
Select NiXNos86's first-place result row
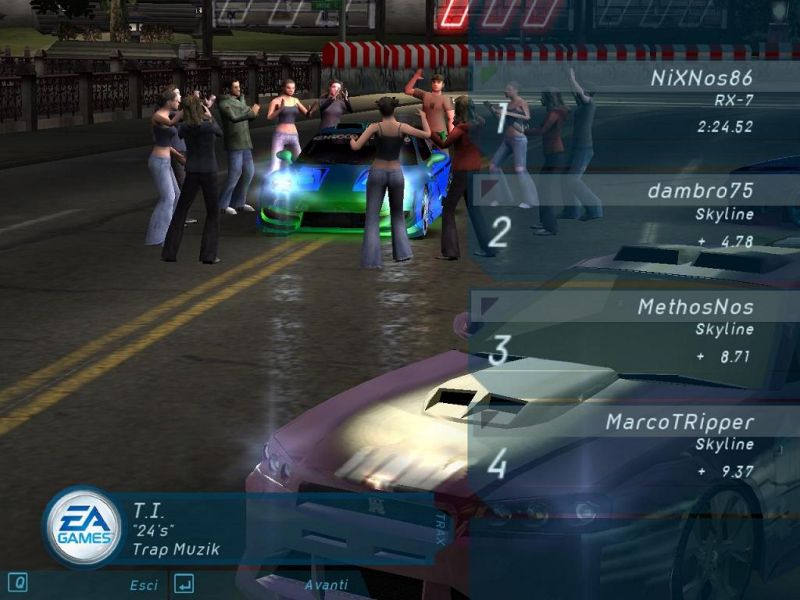(635, 101)
